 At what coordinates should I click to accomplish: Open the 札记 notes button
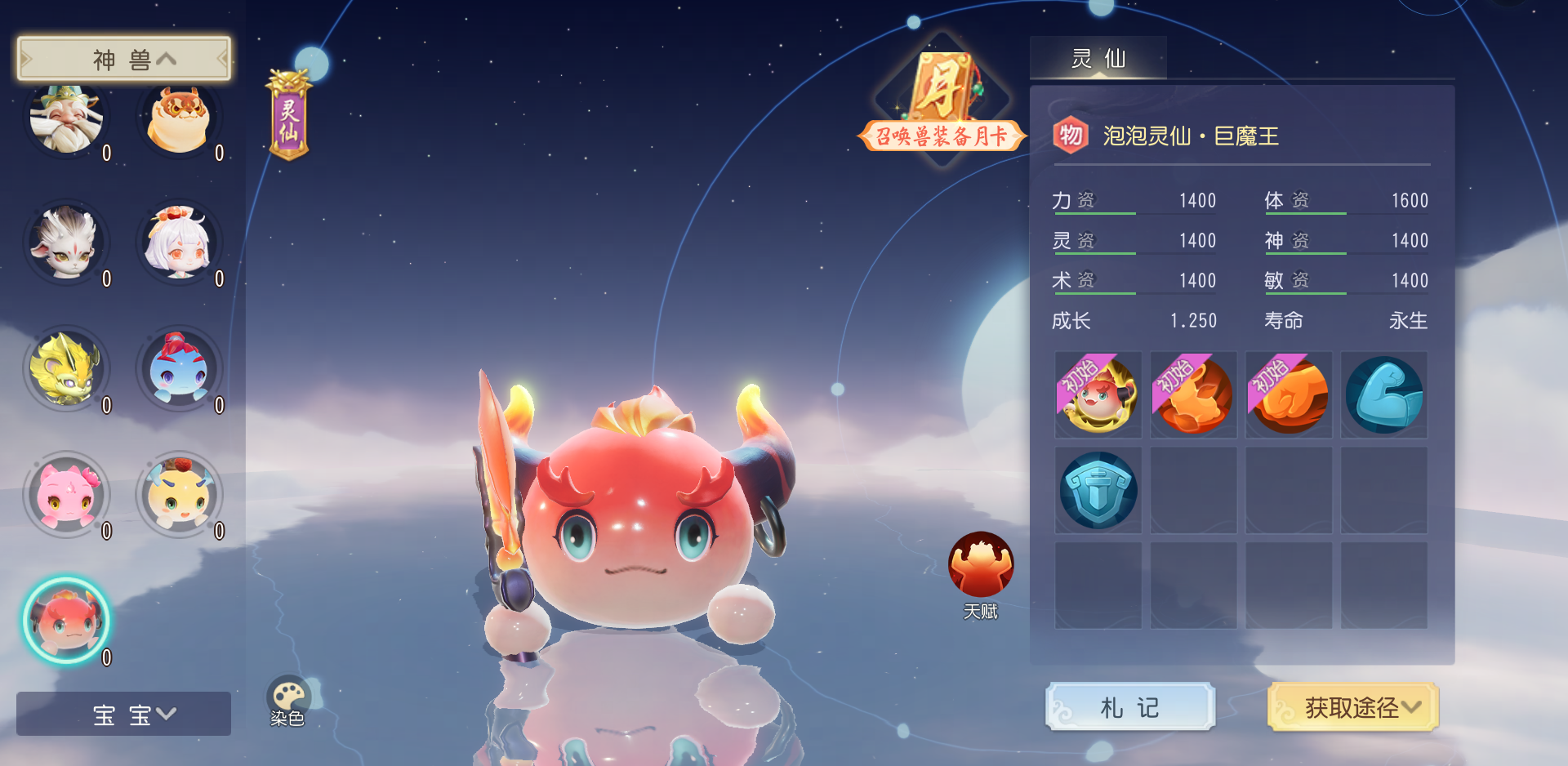coord(1130,707)
